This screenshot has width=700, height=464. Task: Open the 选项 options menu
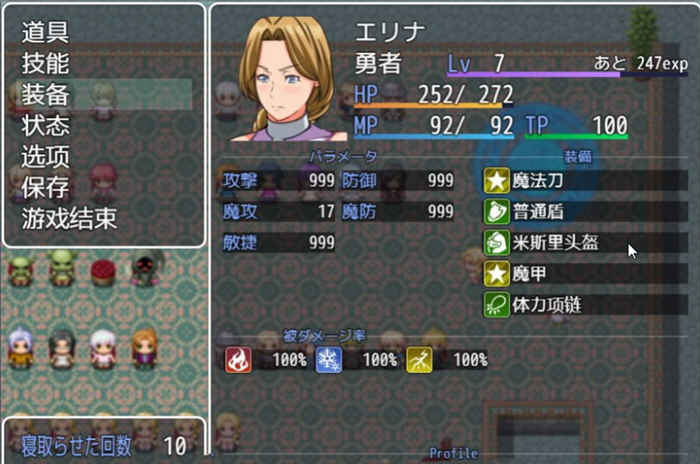(46, 156)
